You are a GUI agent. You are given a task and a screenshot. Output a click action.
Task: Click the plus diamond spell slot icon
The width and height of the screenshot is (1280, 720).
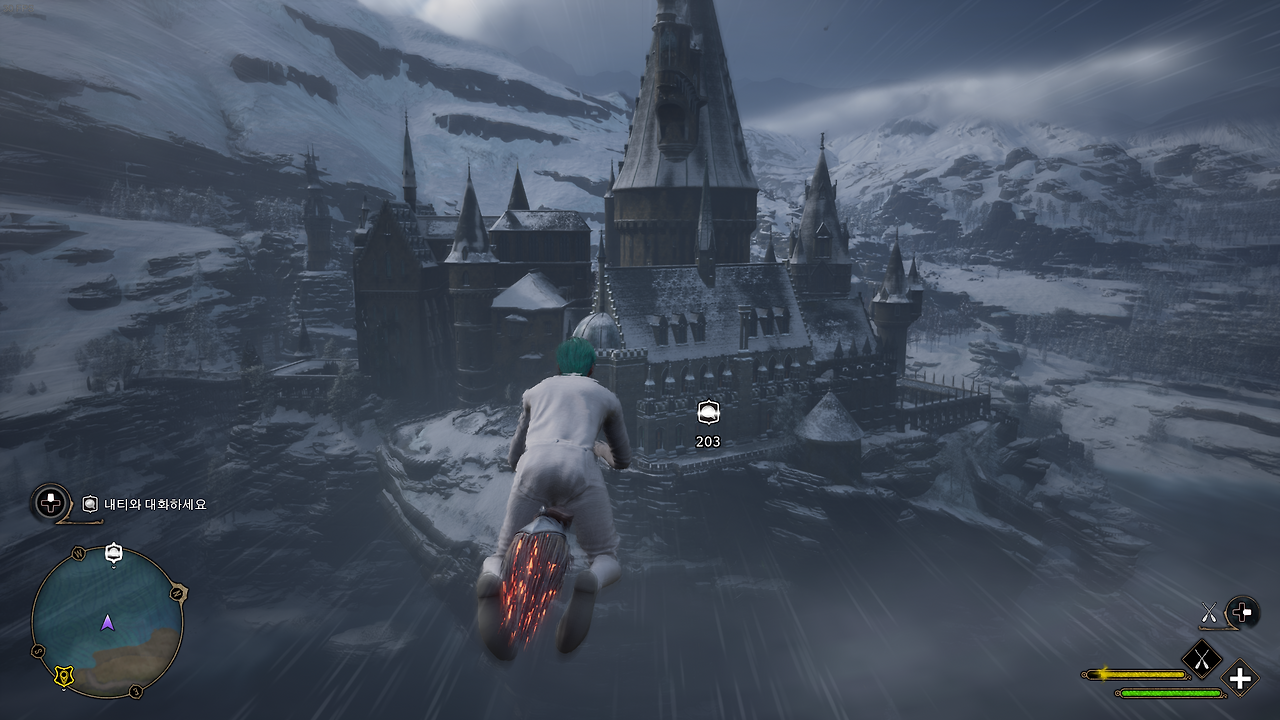click(1239, 680)
